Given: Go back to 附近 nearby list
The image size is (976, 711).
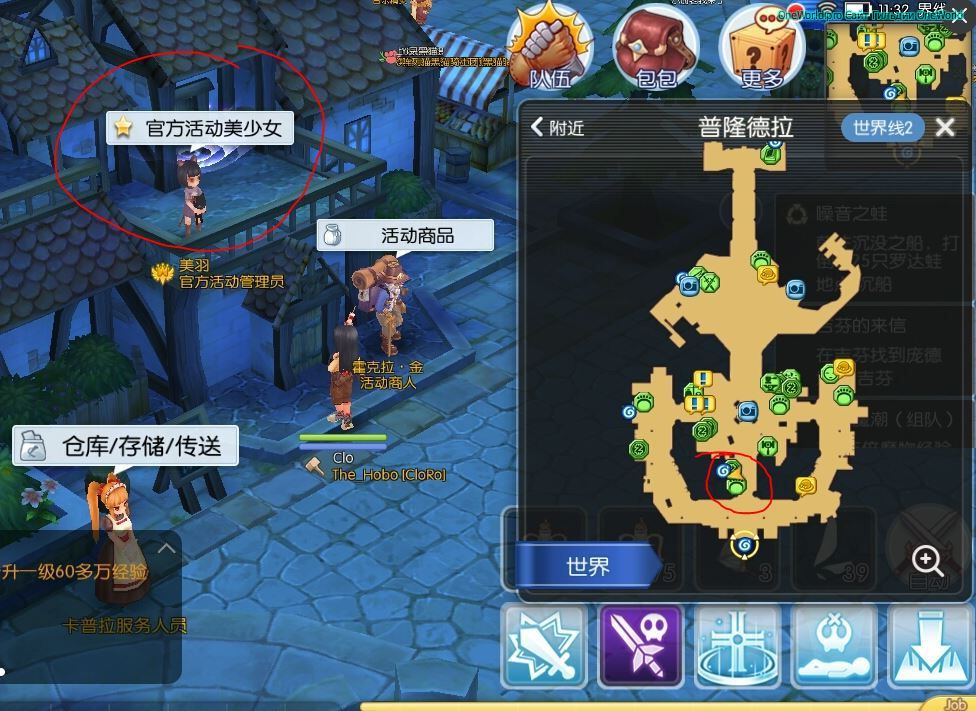Looking at the screenshot, I should pos(558,127).
